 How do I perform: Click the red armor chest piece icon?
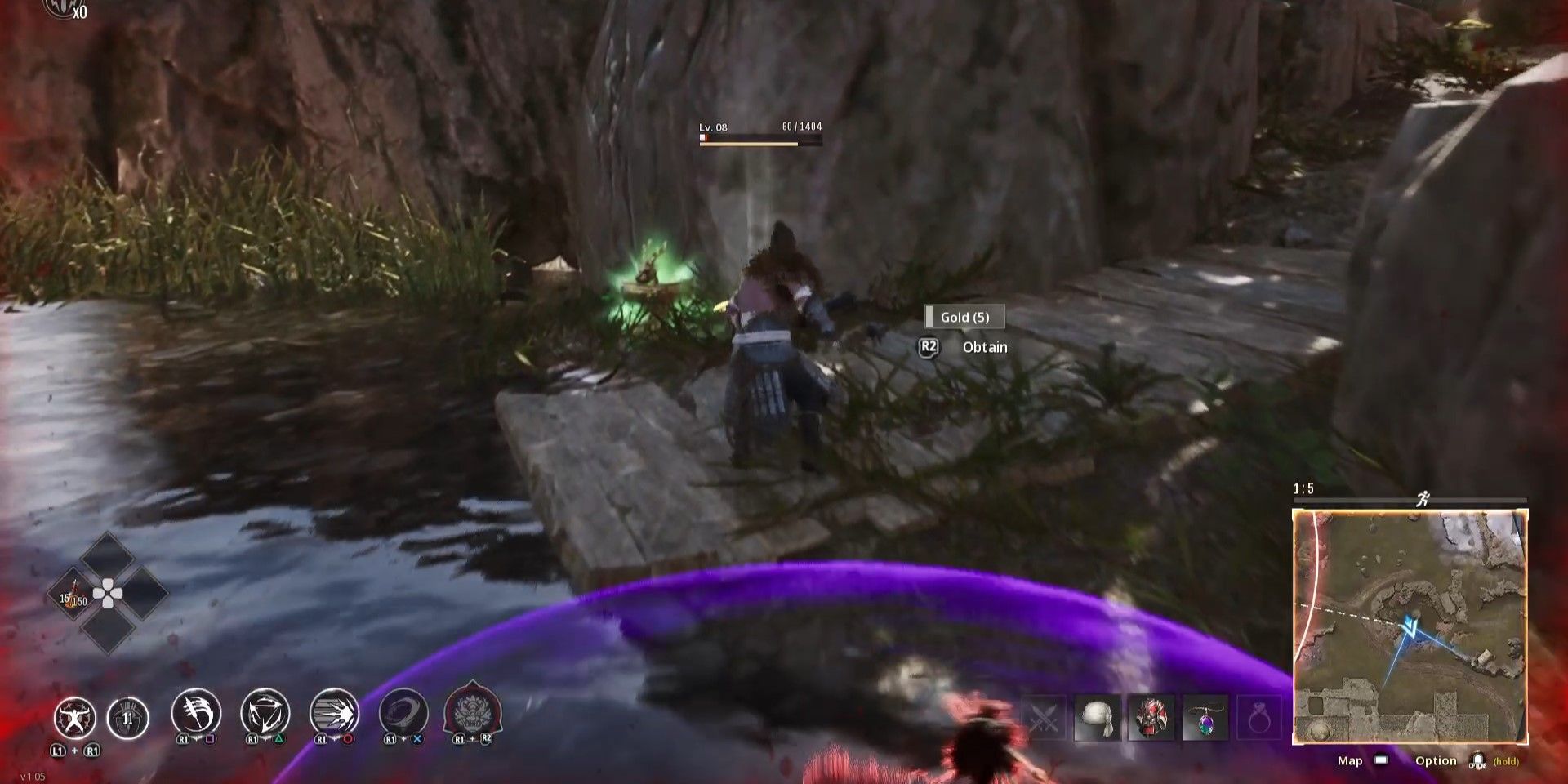tap(1151, 717)
